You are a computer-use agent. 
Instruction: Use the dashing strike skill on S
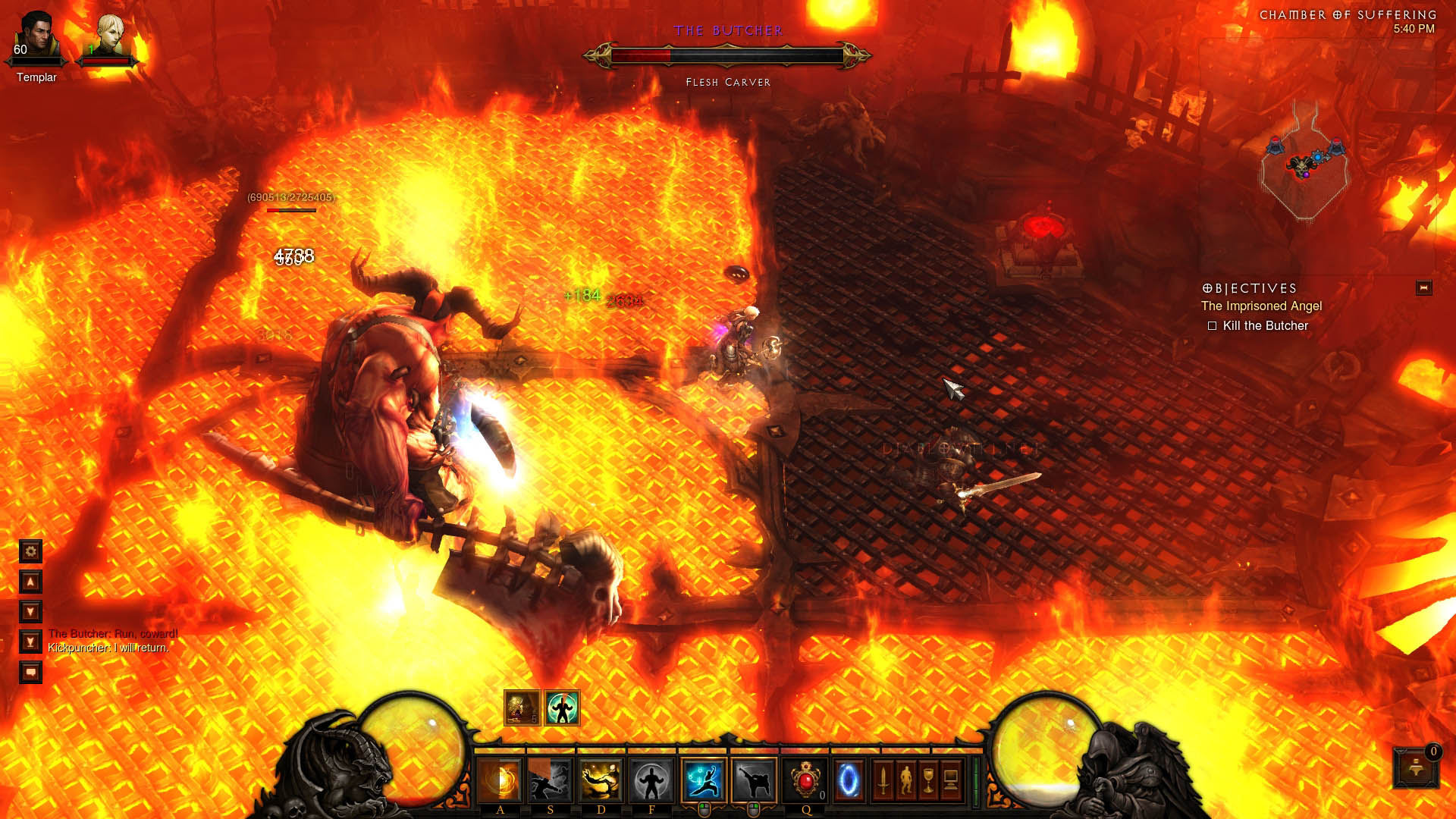pyautogui.click(x=550, y=780)
